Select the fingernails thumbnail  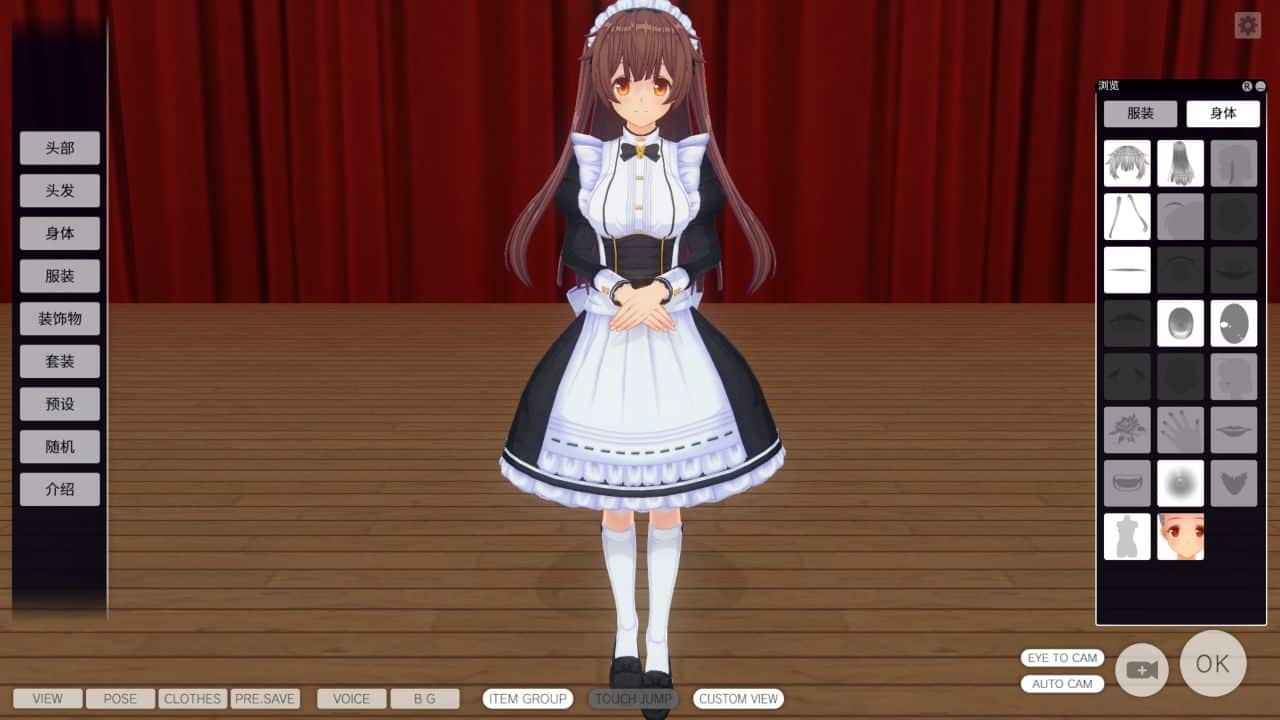click(1181, 430)
